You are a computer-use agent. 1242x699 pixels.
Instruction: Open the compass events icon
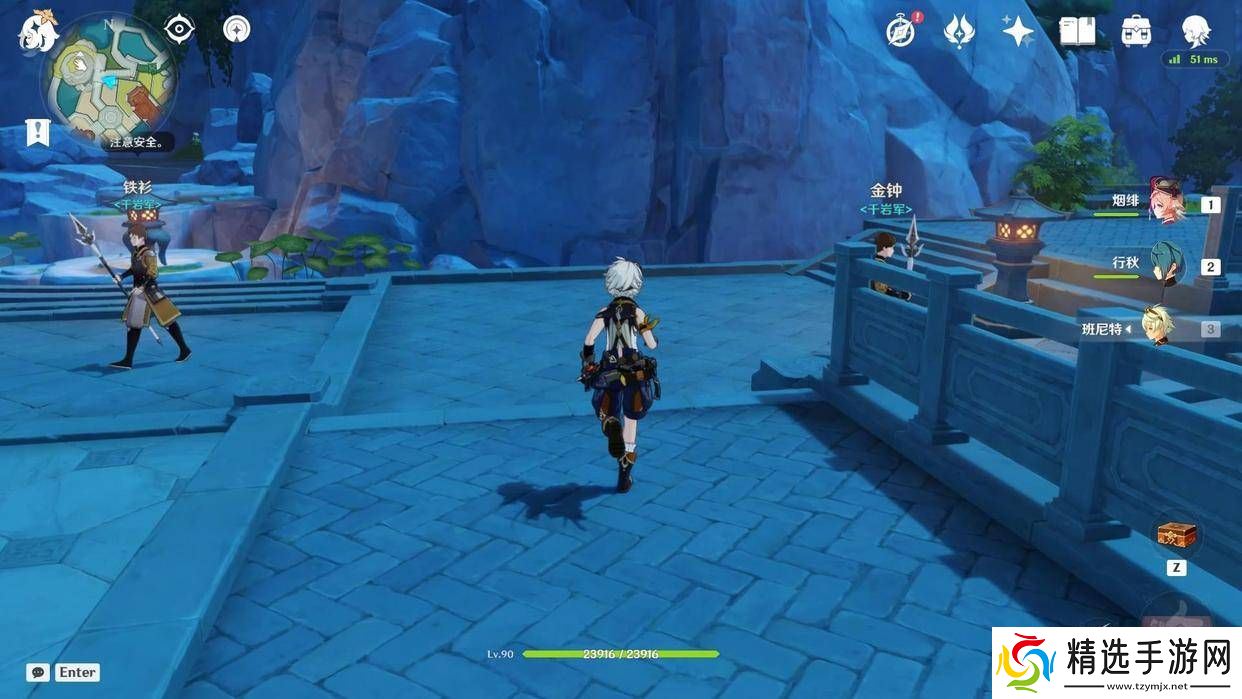(901, 31)
